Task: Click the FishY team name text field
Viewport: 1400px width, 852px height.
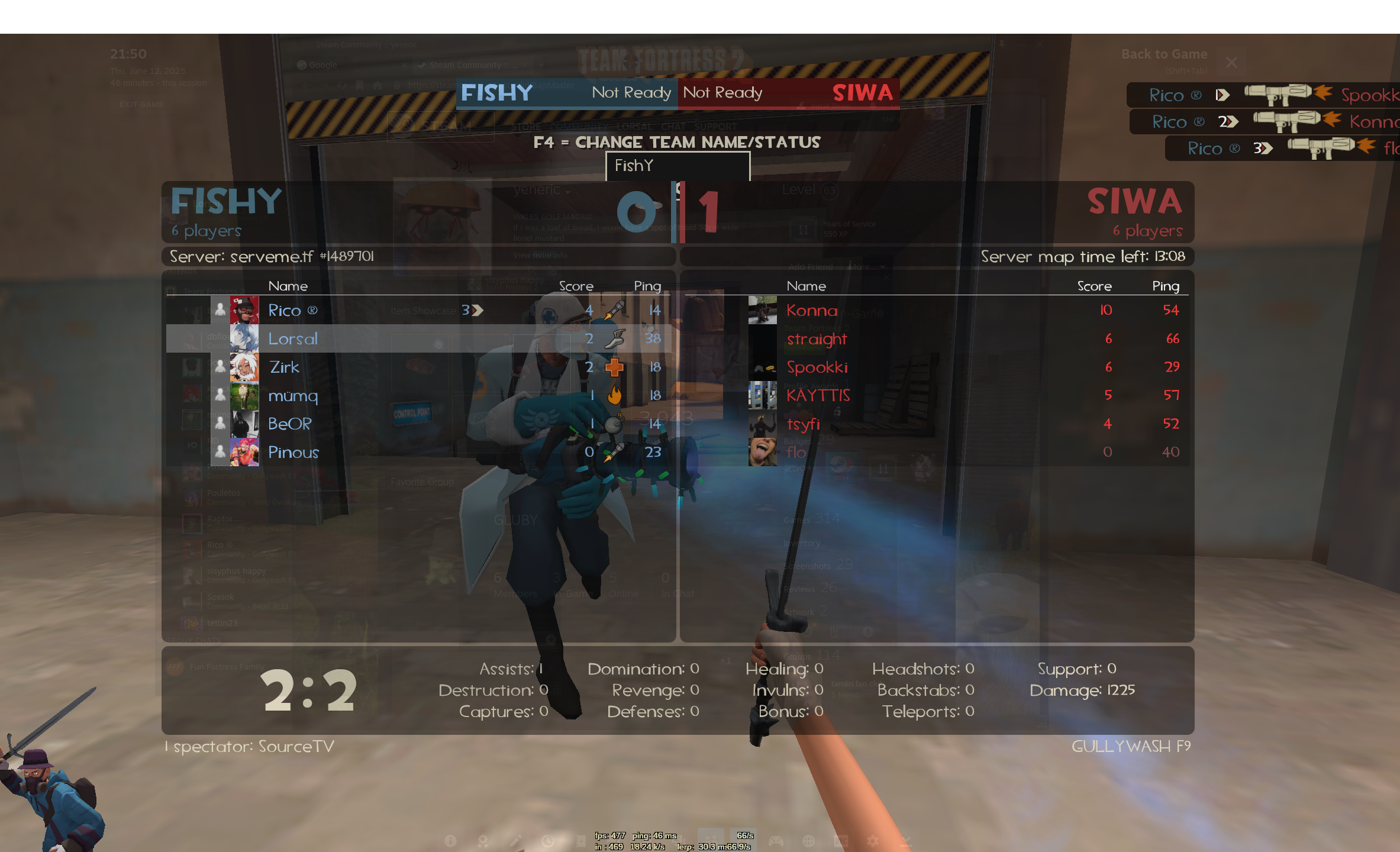Action: coord(678,166)
